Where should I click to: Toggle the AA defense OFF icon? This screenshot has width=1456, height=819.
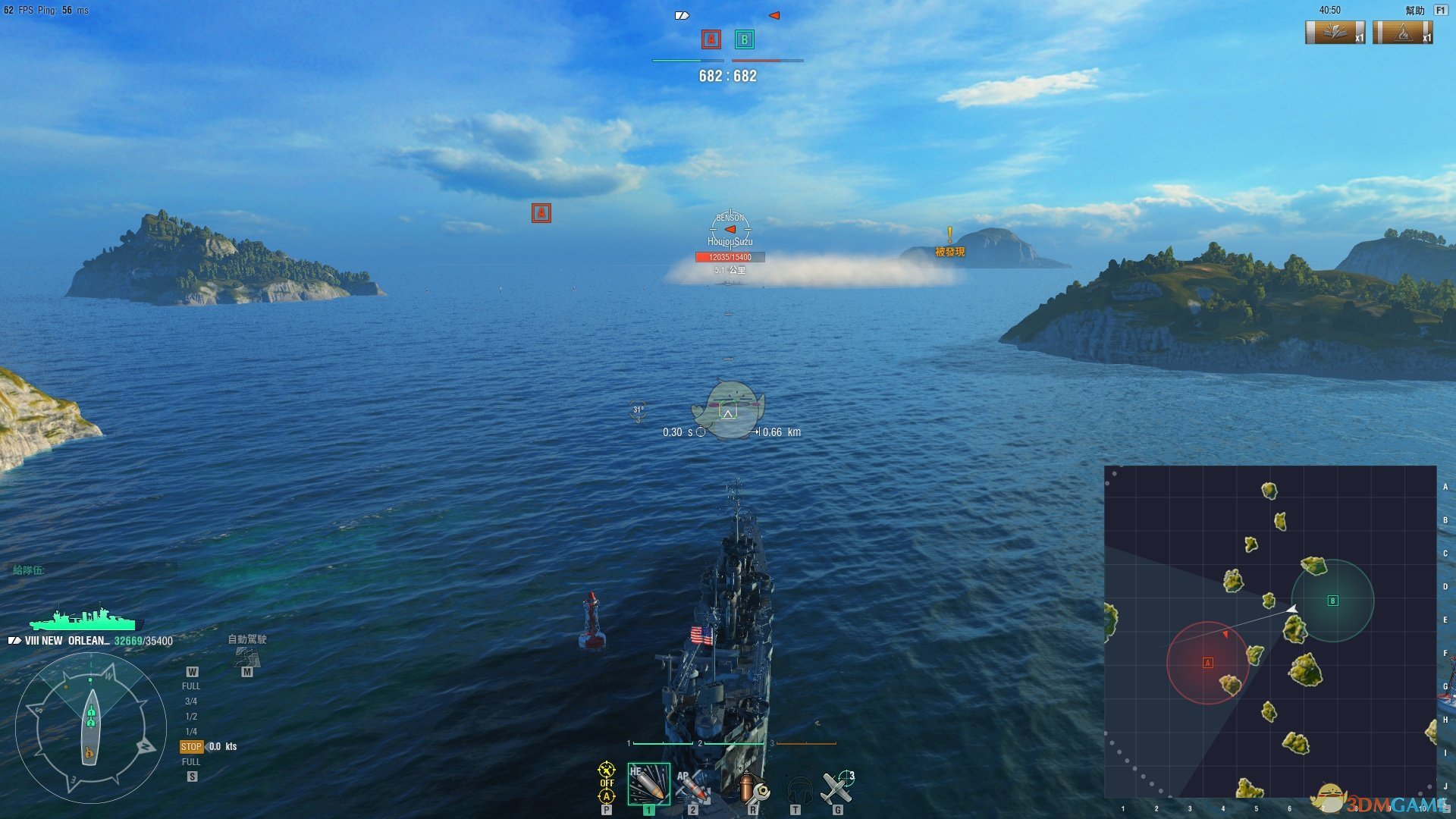[x=607, y=772]
